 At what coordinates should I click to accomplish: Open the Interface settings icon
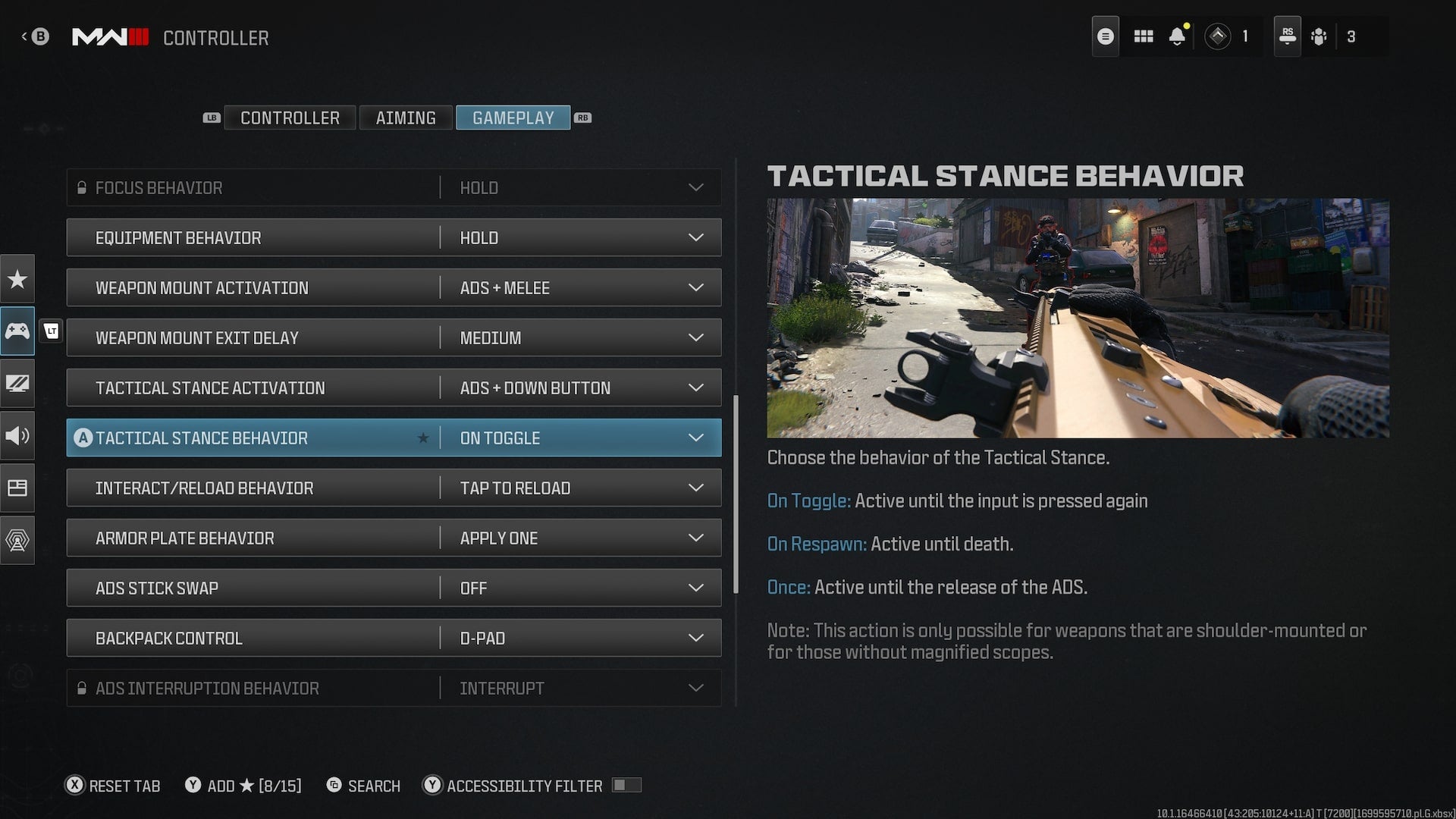pyautogui.click(x=17, y=488)
